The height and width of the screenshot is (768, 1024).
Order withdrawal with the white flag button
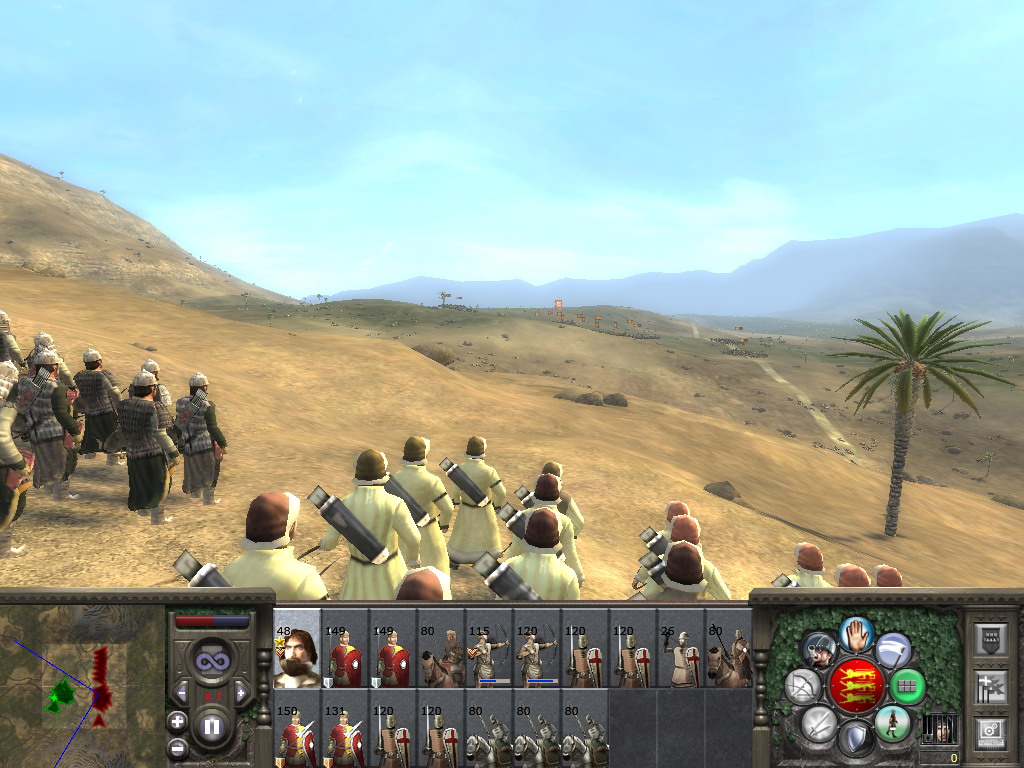click(x=893, y=650)
